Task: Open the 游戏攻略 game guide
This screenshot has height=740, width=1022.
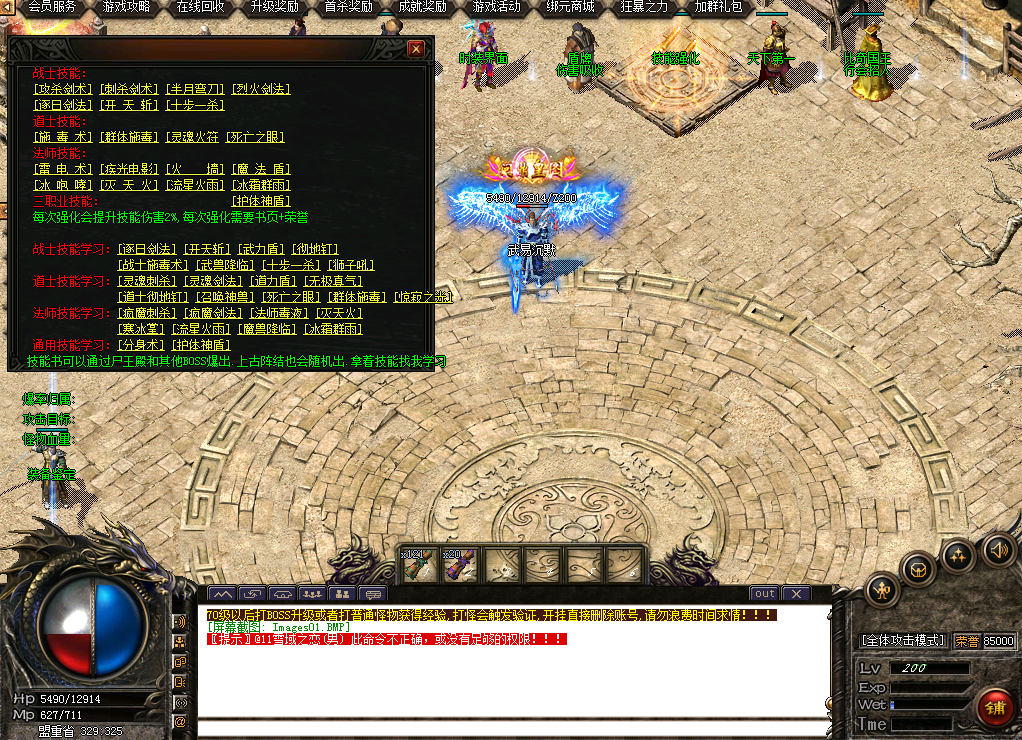Action: pos(126,7)
